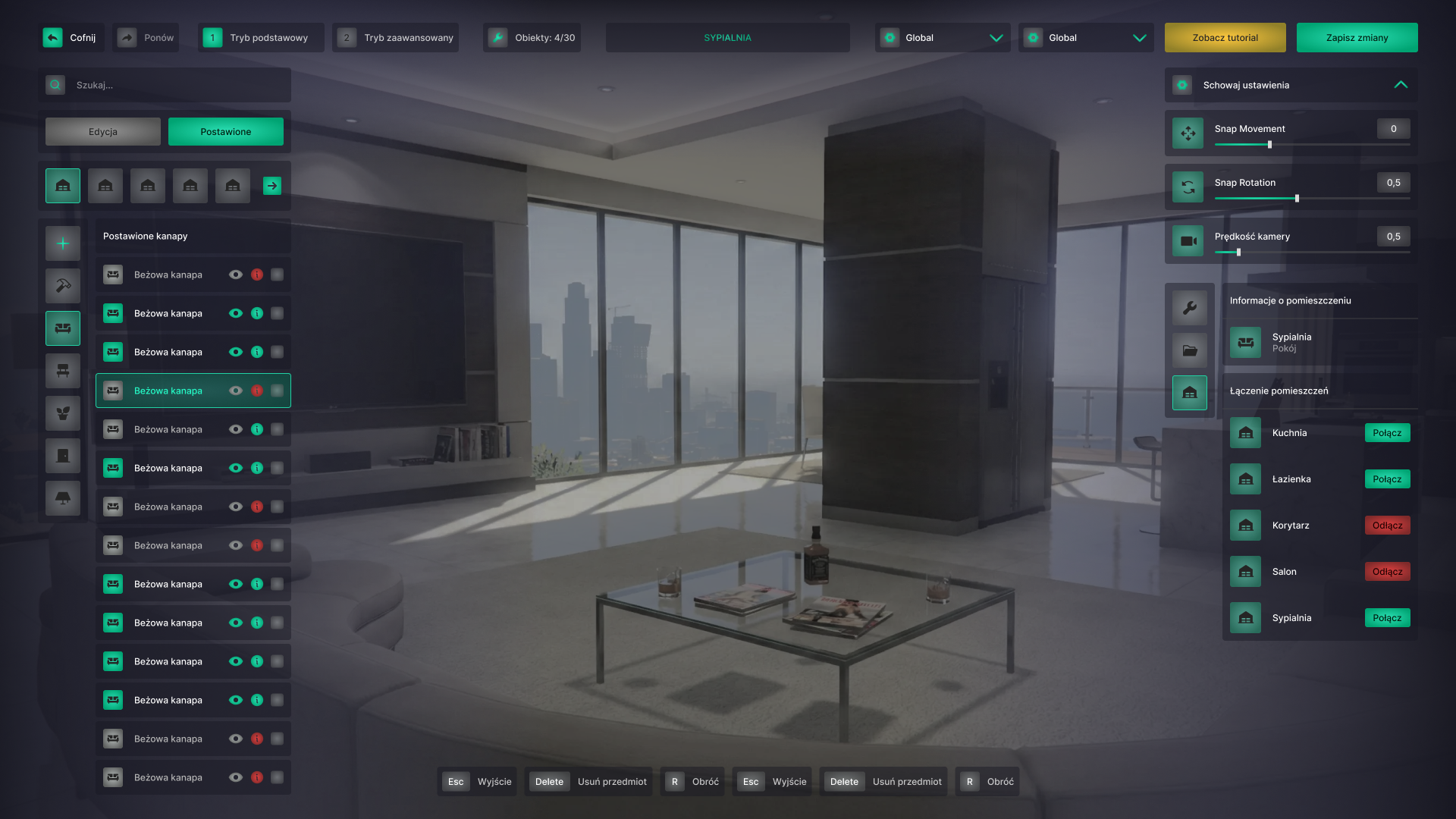Toggle the checkbox next to the first Beżowa kanapa

(x=278, y=275)
